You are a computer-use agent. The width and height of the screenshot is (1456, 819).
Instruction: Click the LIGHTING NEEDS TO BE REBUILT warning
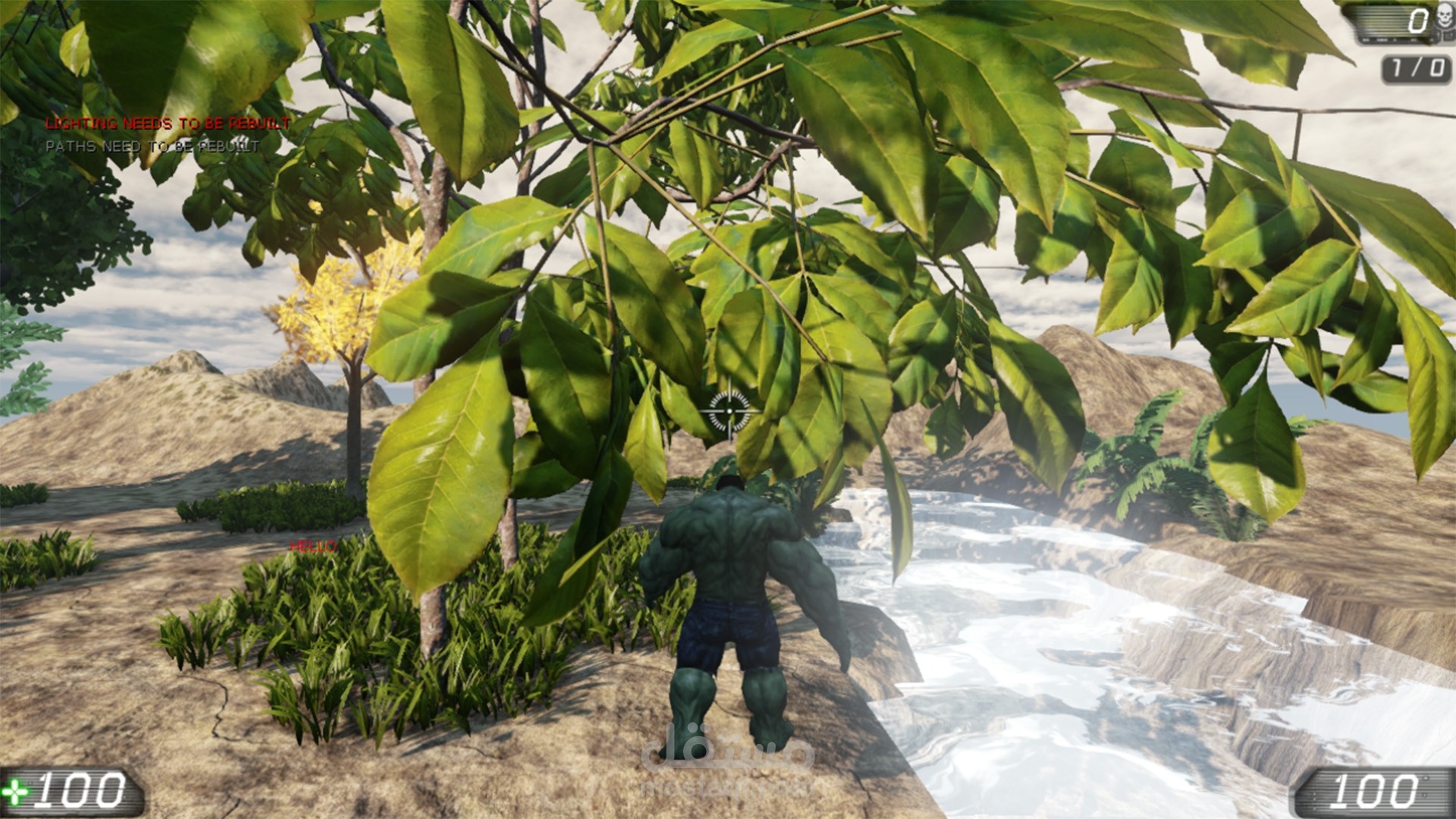coord(168,121)
